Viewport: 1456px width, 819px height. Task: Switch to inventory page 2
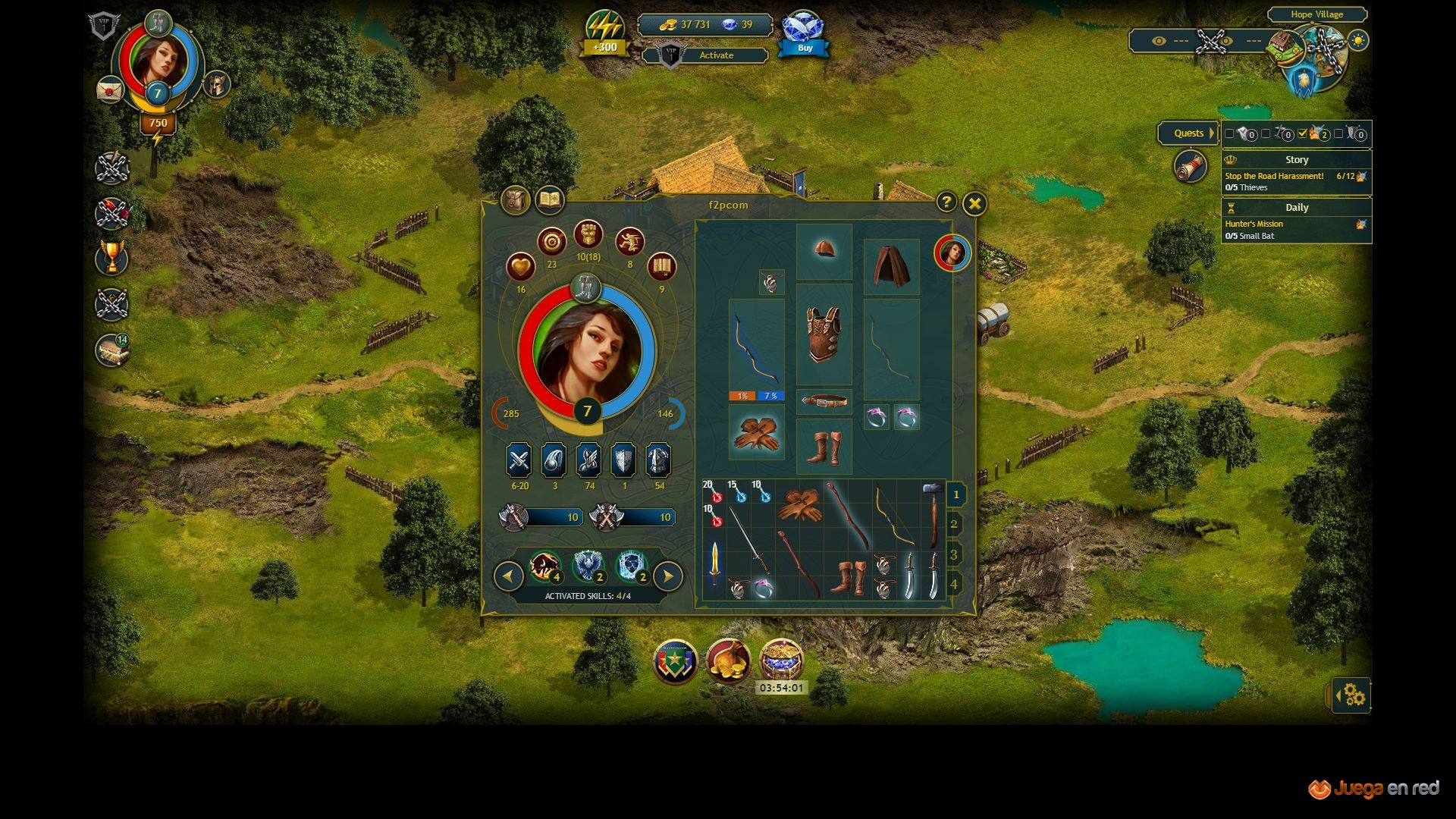pos(955,525)
